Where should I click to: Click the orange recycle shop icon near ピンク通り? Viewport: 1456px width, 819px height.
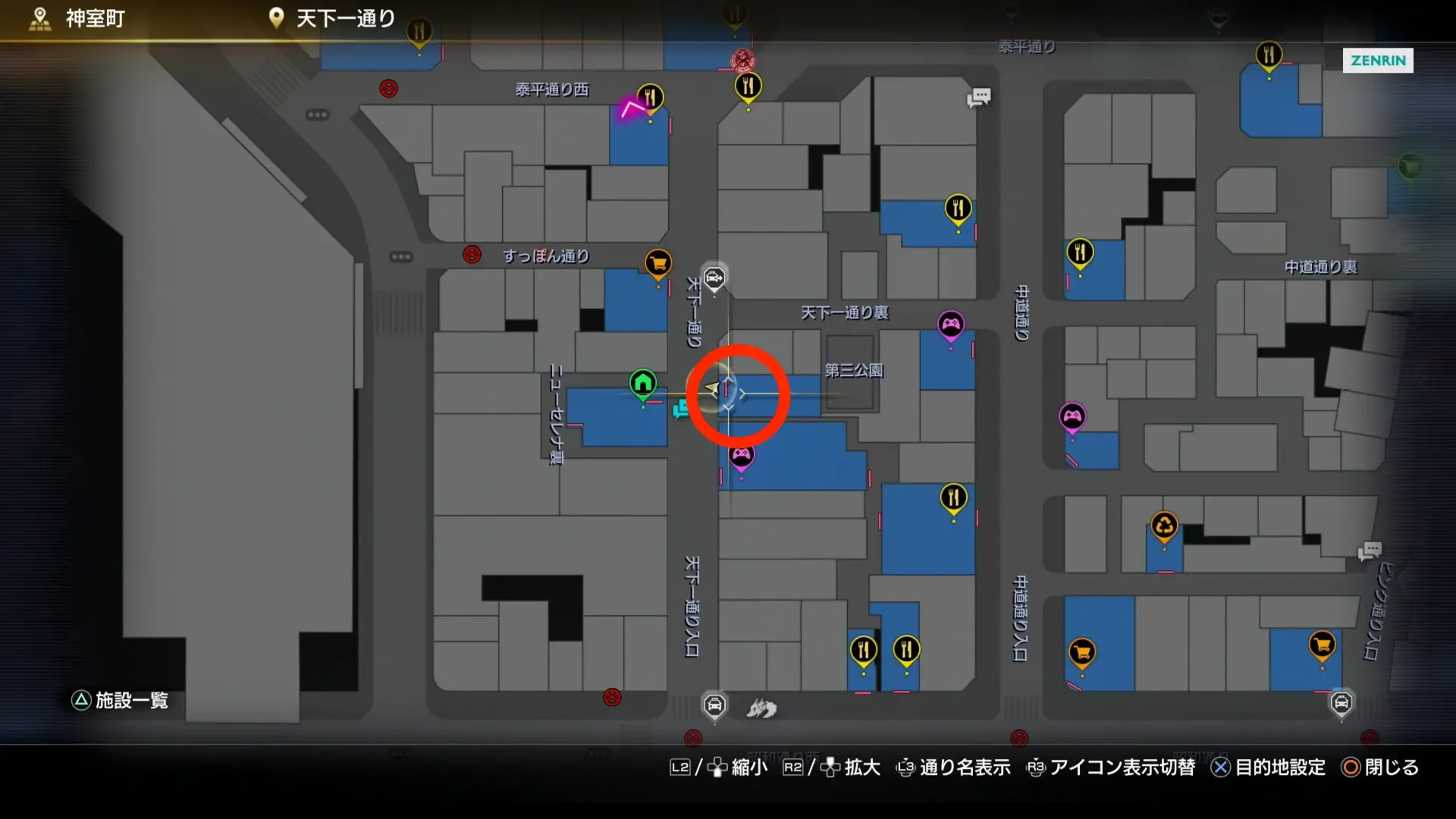click(x=1166, y=523)
